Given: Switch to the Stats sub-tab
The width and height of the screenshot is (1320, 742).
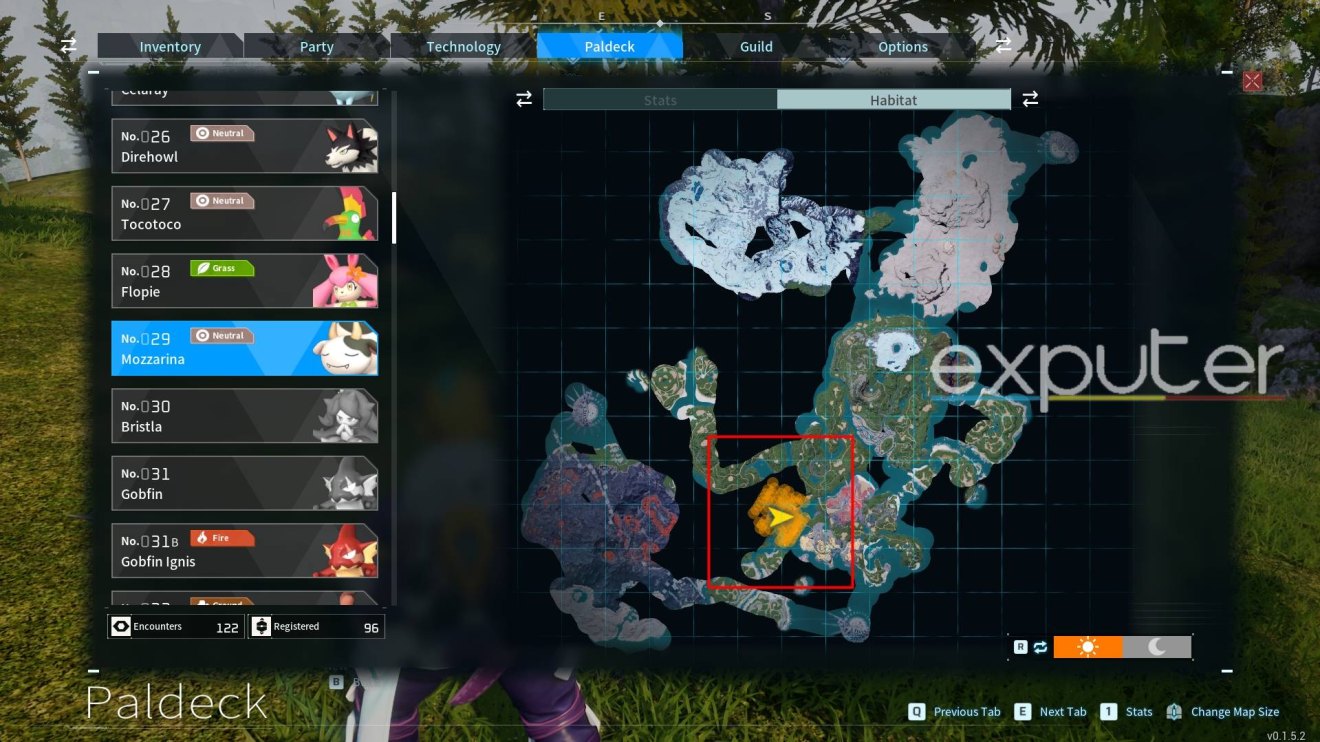Looking at the screenshot, I should 660,100.
